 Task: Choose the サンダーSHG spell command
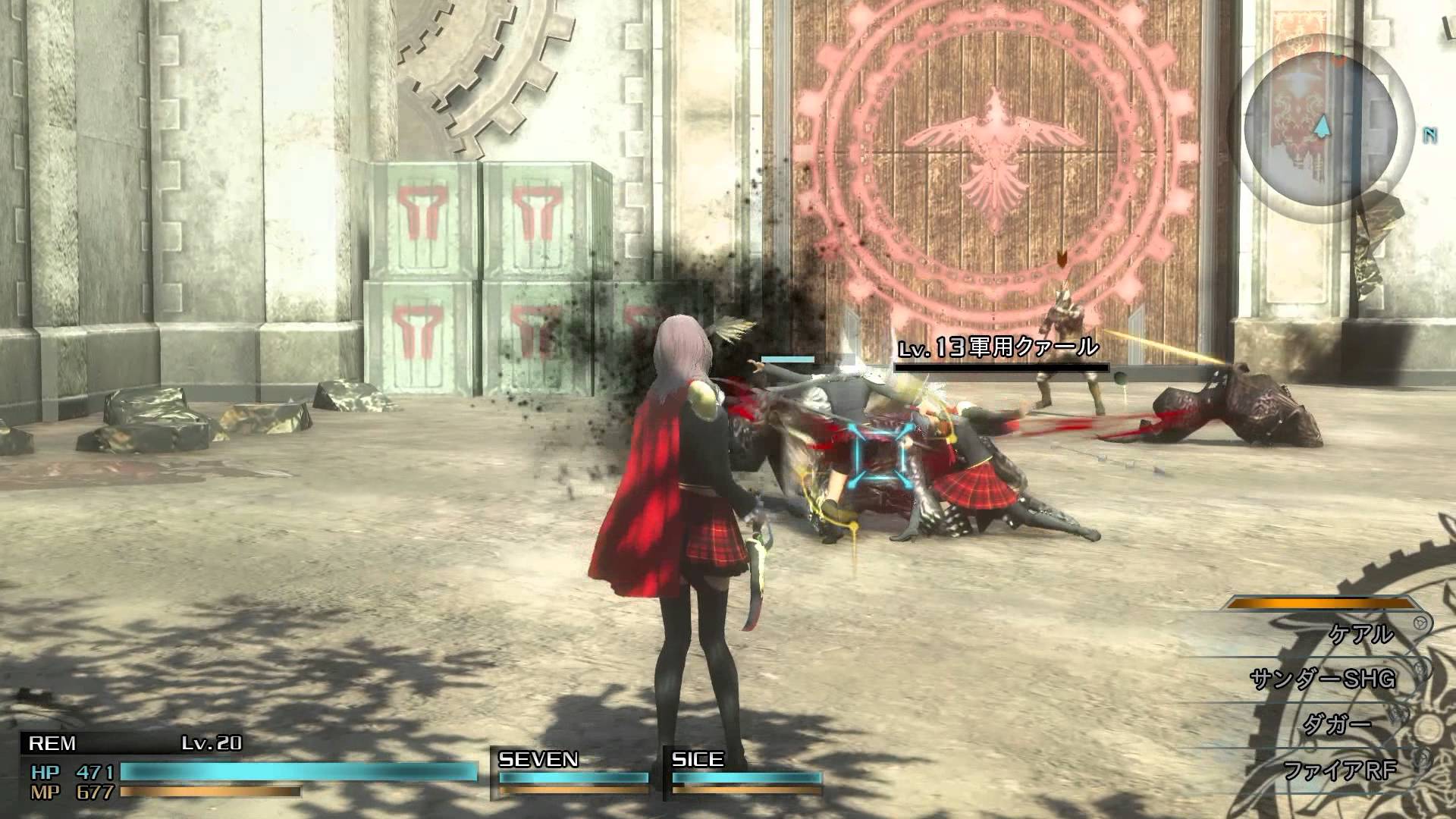point(1323,679)
